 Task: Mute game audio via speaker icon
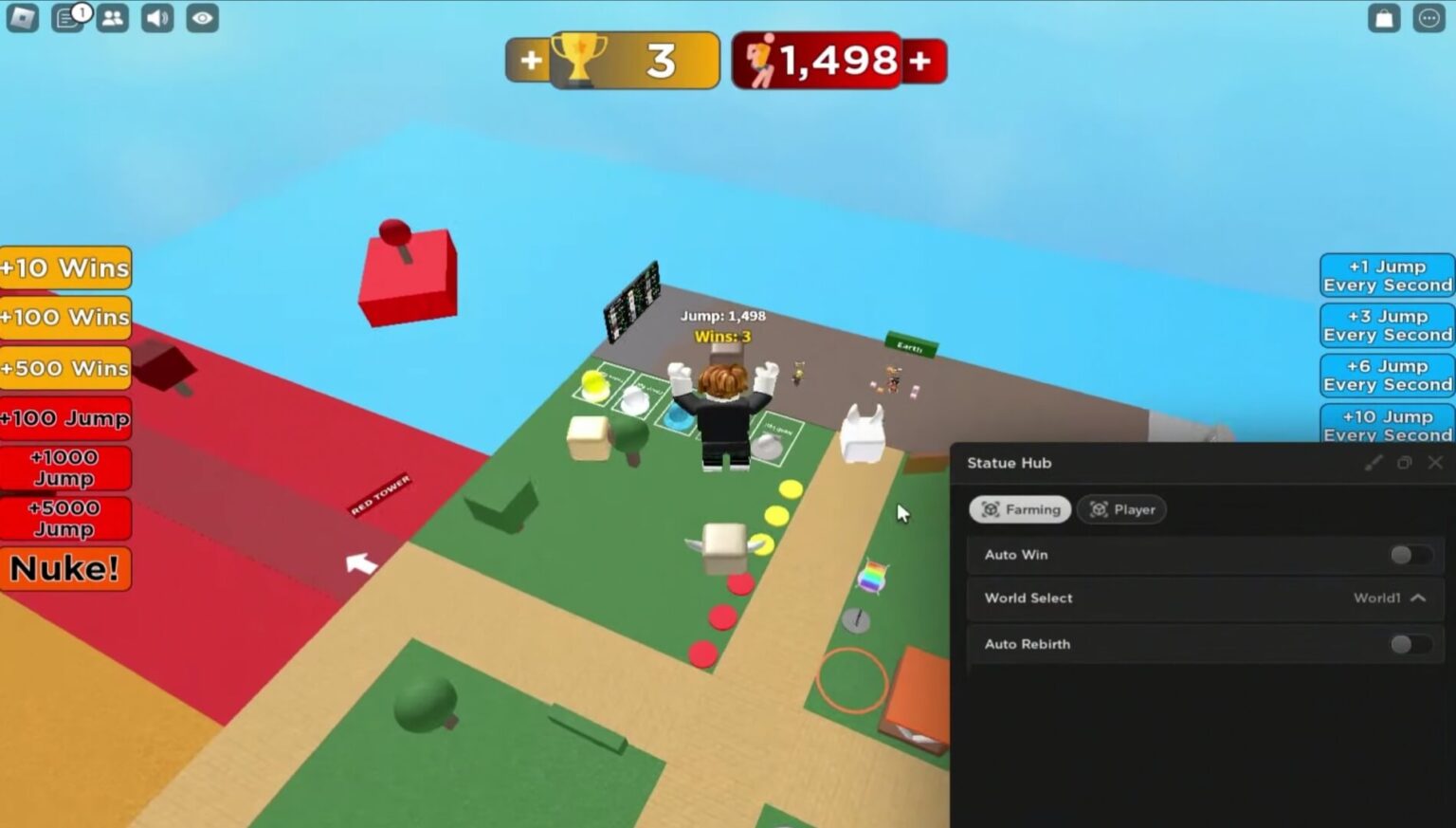click(x=156, y=17)
